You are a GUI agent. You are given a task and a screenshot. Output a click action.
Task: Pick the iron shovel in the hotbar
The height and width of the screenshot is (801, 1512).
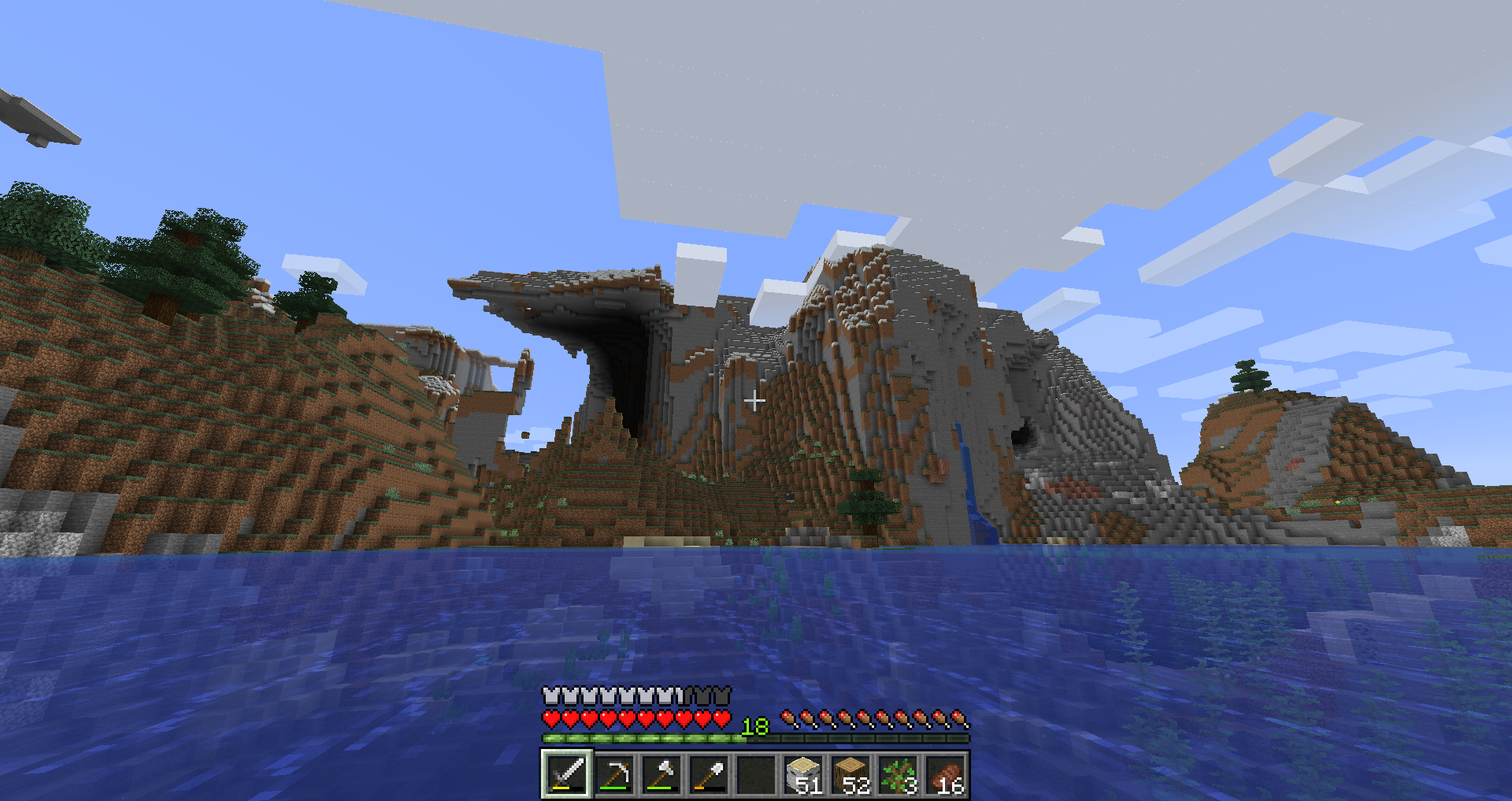709,774
